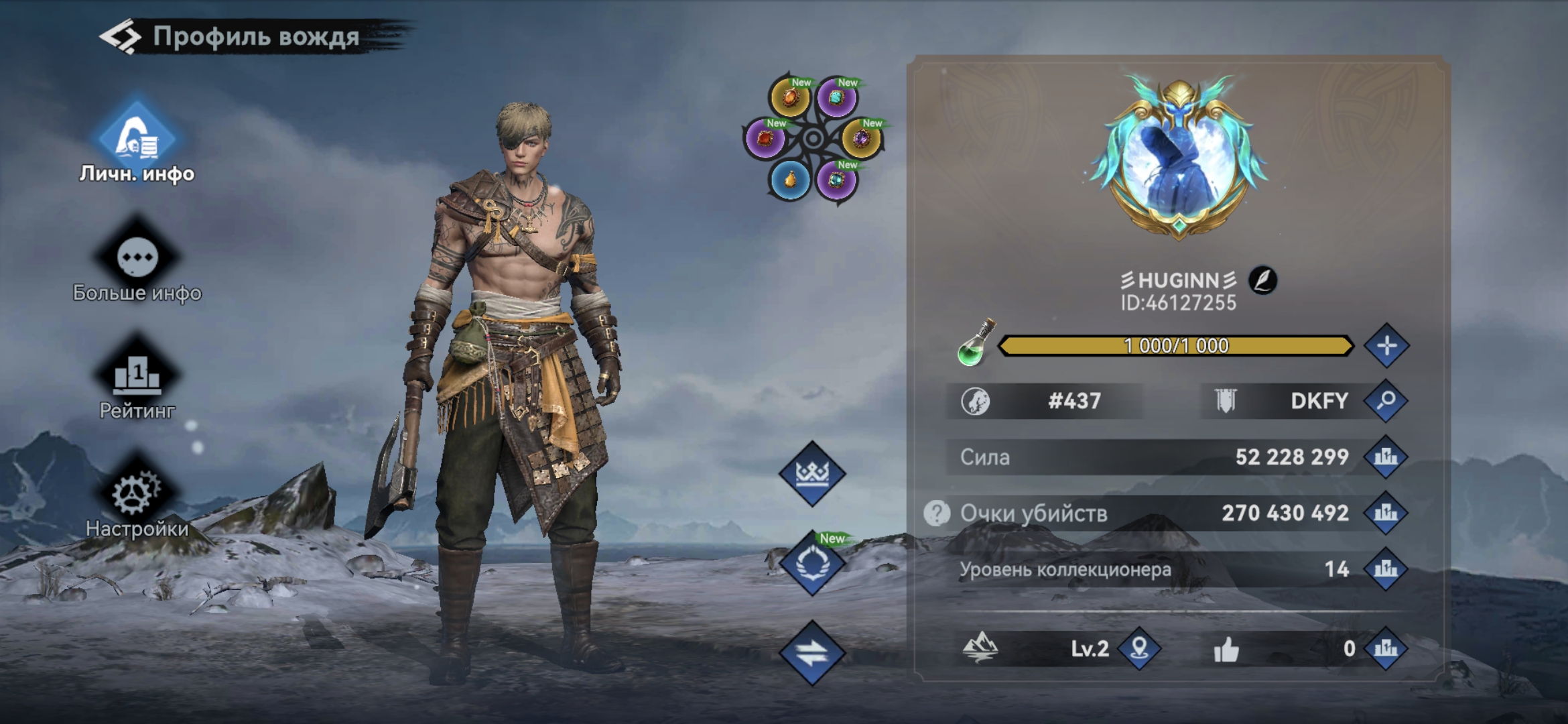Switch to the Личн. инфо tab
This screenshot has height=724, width=1568.
click(137, 142)
